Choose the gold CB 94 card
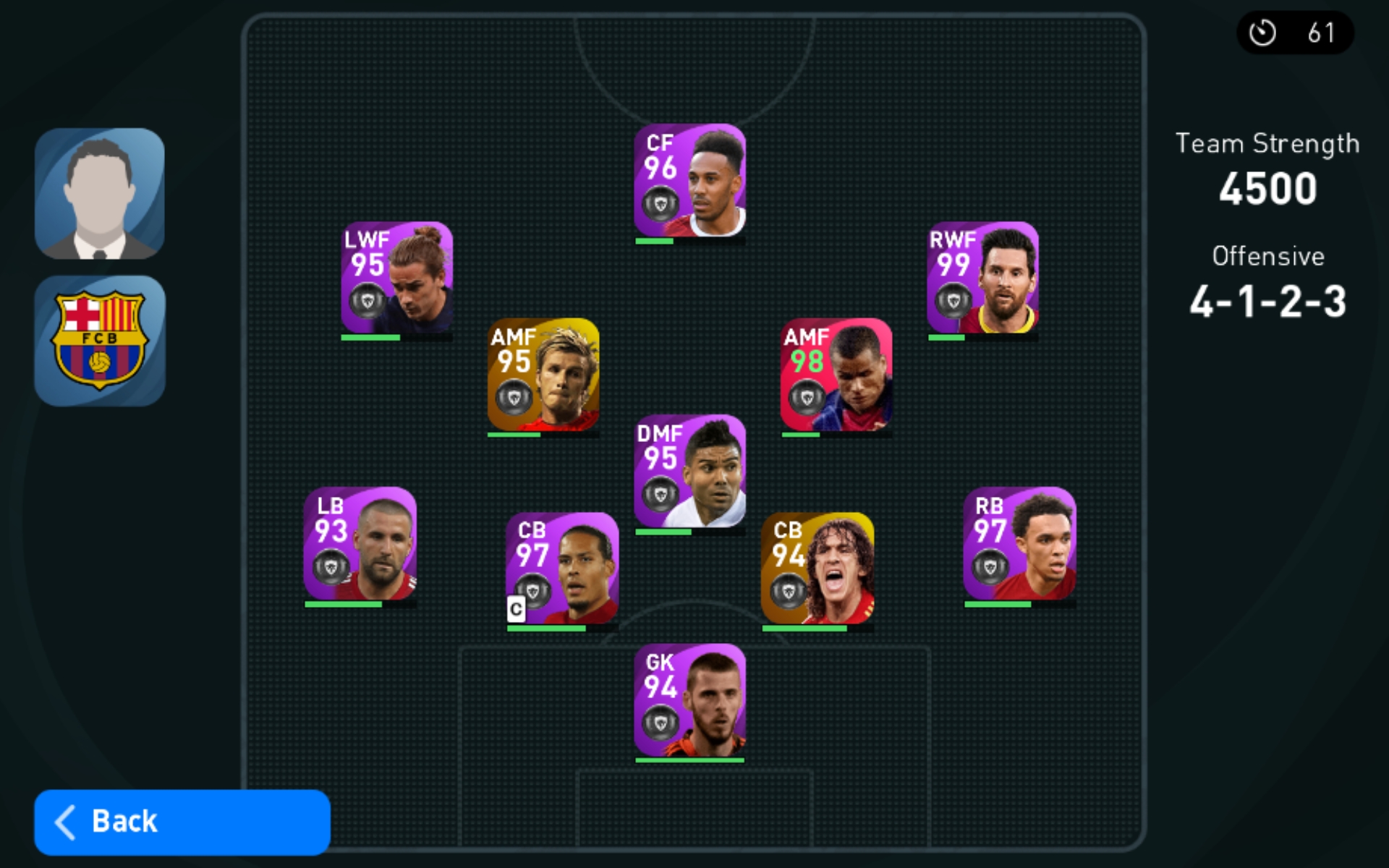Screen dimensions: 1389x868 pyautogui.click(x=817, y=569)
